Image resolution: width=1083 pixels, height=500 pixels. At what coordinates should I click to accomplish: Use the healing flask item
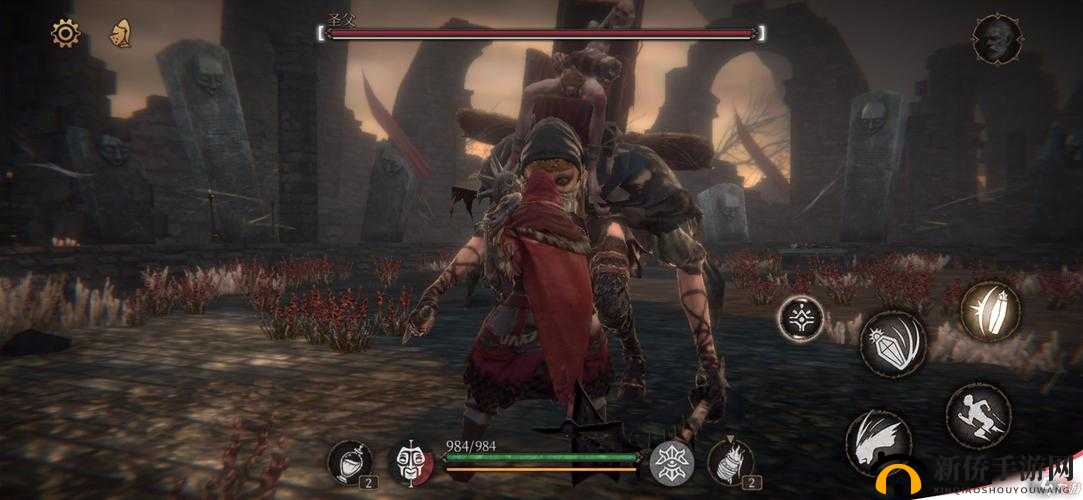(349, 461)
